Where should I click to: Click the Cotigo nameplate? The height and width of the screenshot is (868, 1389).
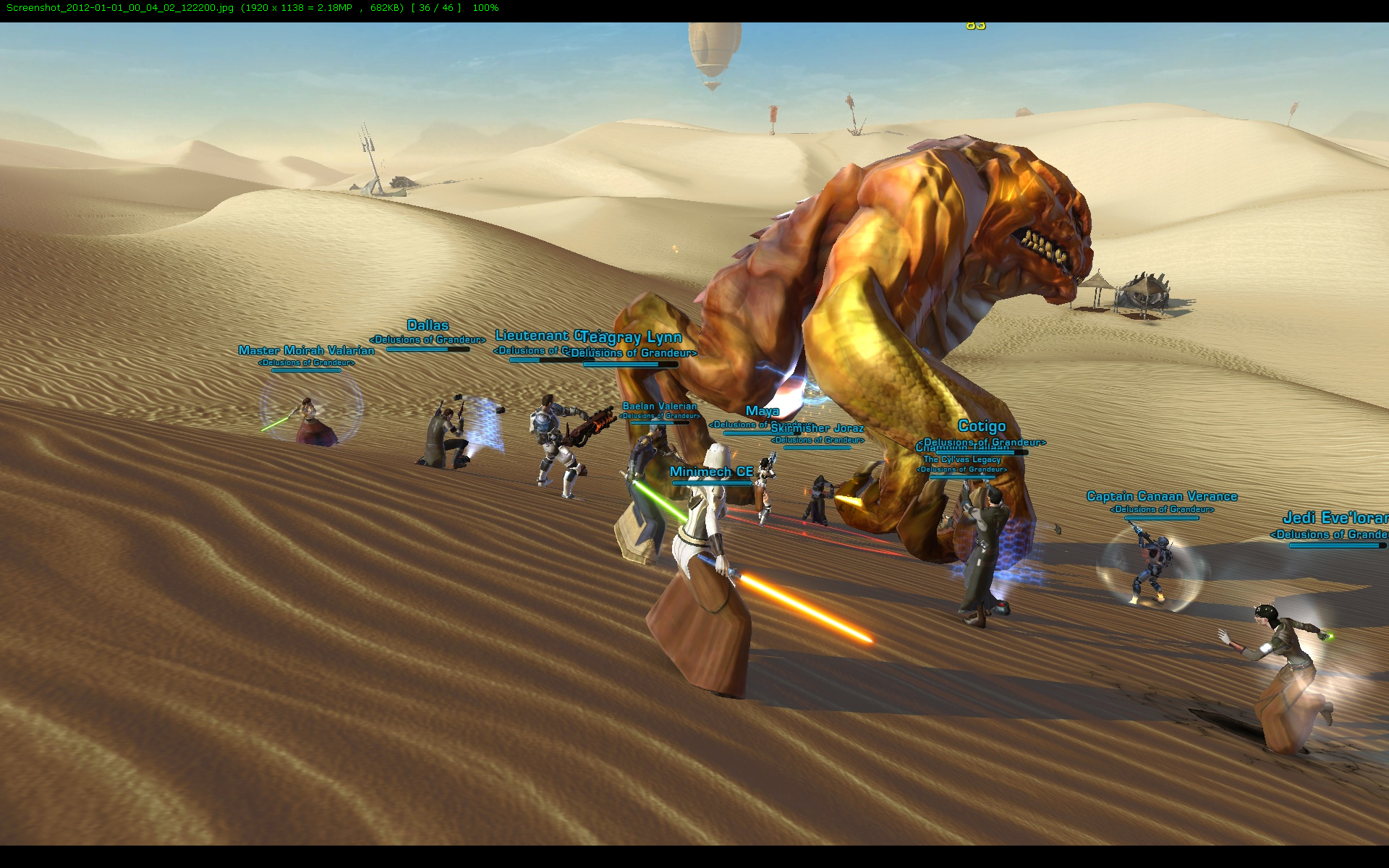click(982, 426)
